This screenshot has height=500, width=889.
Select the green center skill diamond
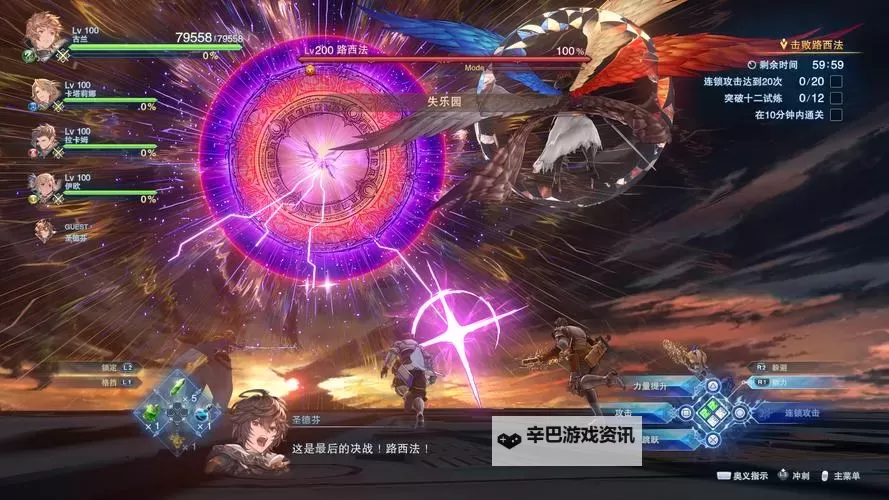(x=713, y=411)
